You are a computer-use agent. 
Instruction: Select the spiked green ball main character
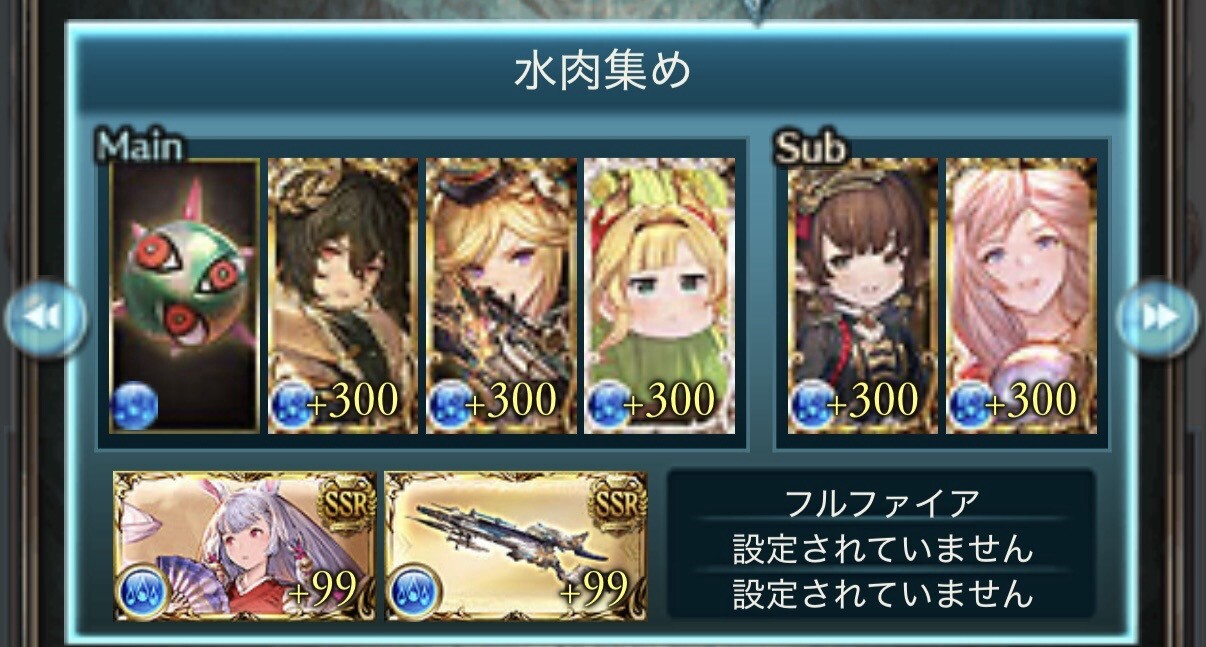184,296
